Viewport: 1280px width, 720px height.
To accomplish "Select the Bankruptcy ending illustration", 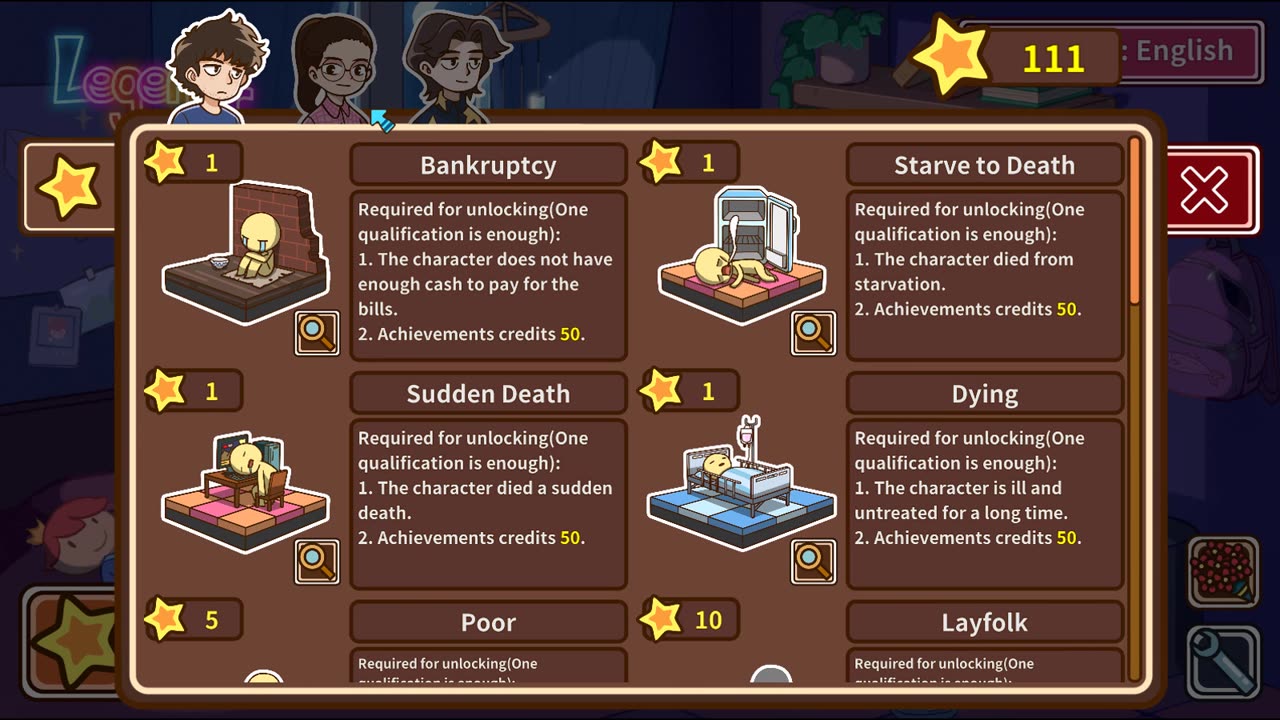I will 245,255.
